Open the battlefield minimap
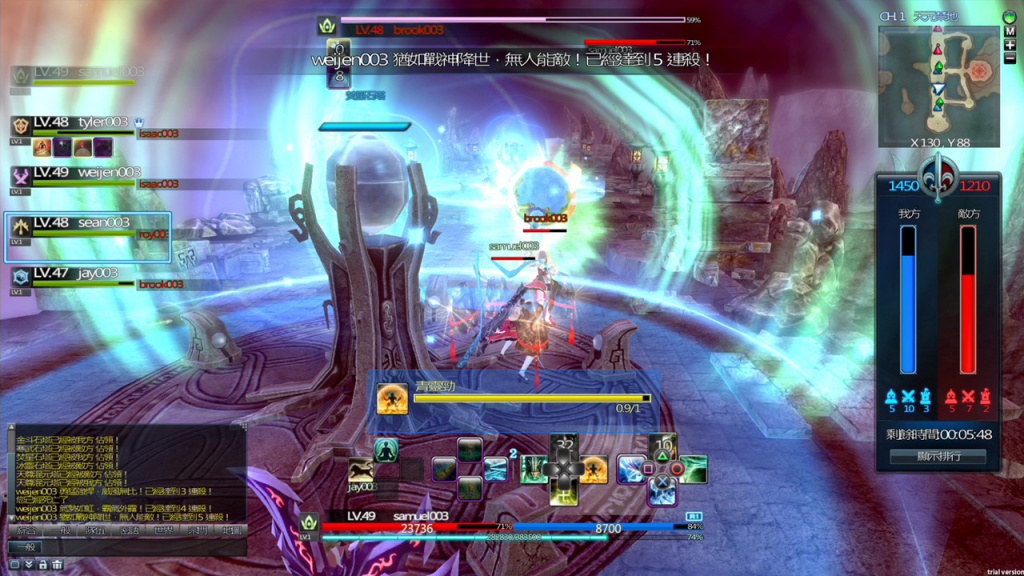This screenshot has width=1024, height=576. click(x=938, y=82)
